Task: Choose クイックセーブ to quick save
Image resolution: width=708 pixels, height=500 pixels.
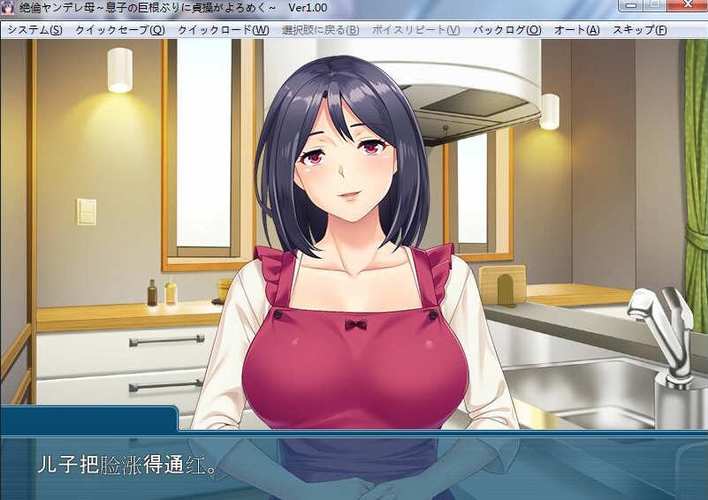Action: point(120,30)
